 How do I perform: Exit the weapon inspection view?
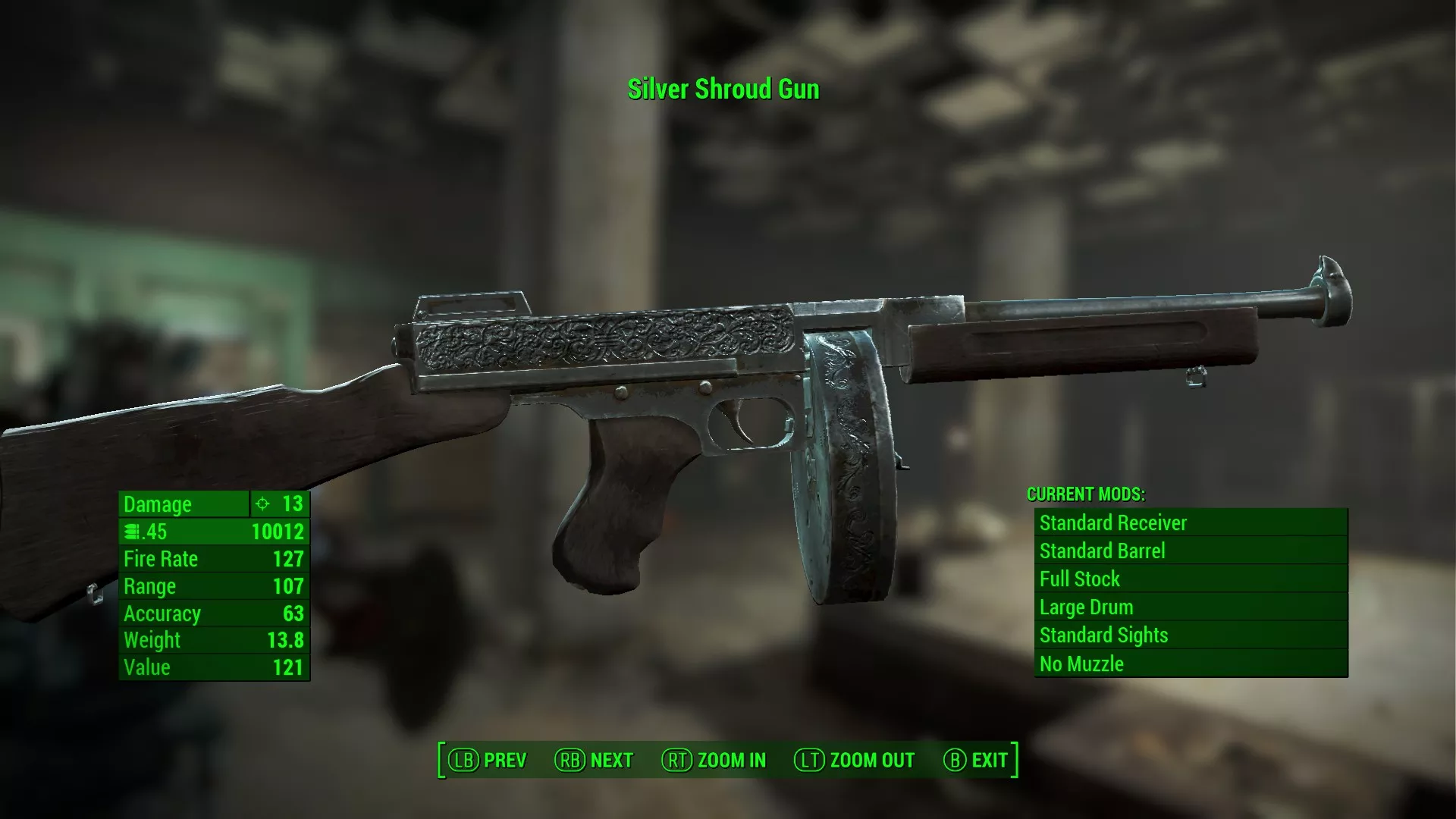[x=975, y=760]
